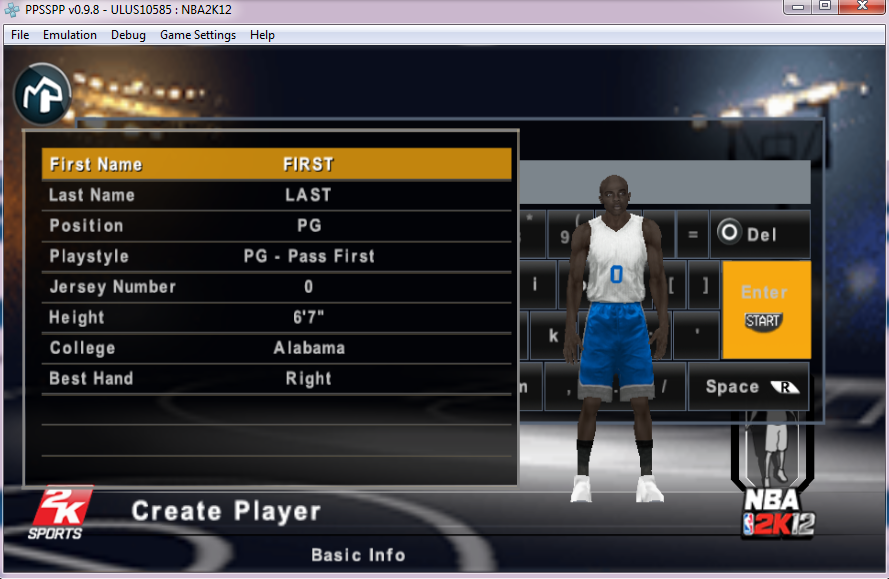Close the PPSSPP window
Image resolution: width=889 pixels, height=579 pixels.
point(859,7)
